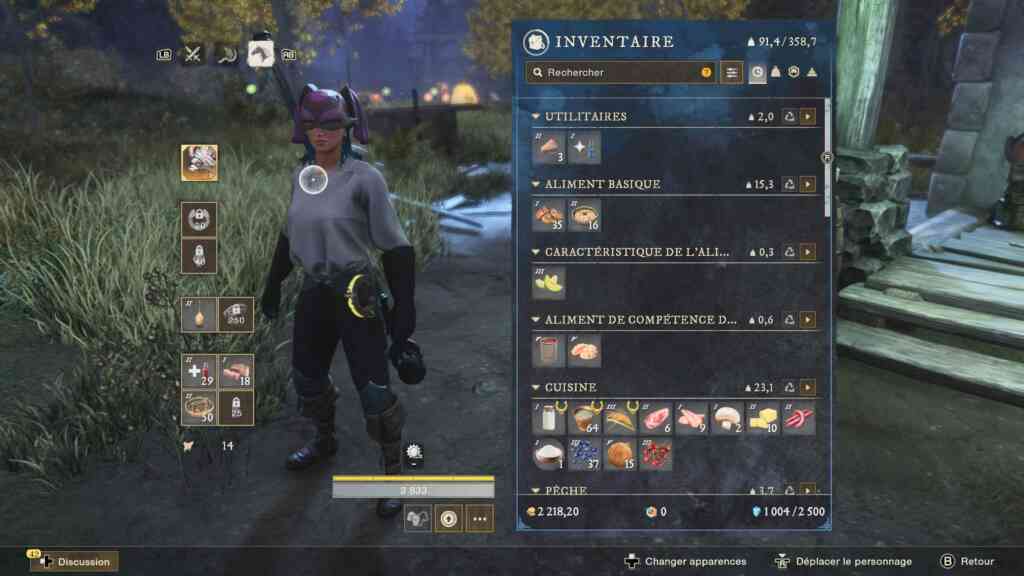Select the milk bottle in Cuisine
1024x576 pixels.
coord(548,419)
